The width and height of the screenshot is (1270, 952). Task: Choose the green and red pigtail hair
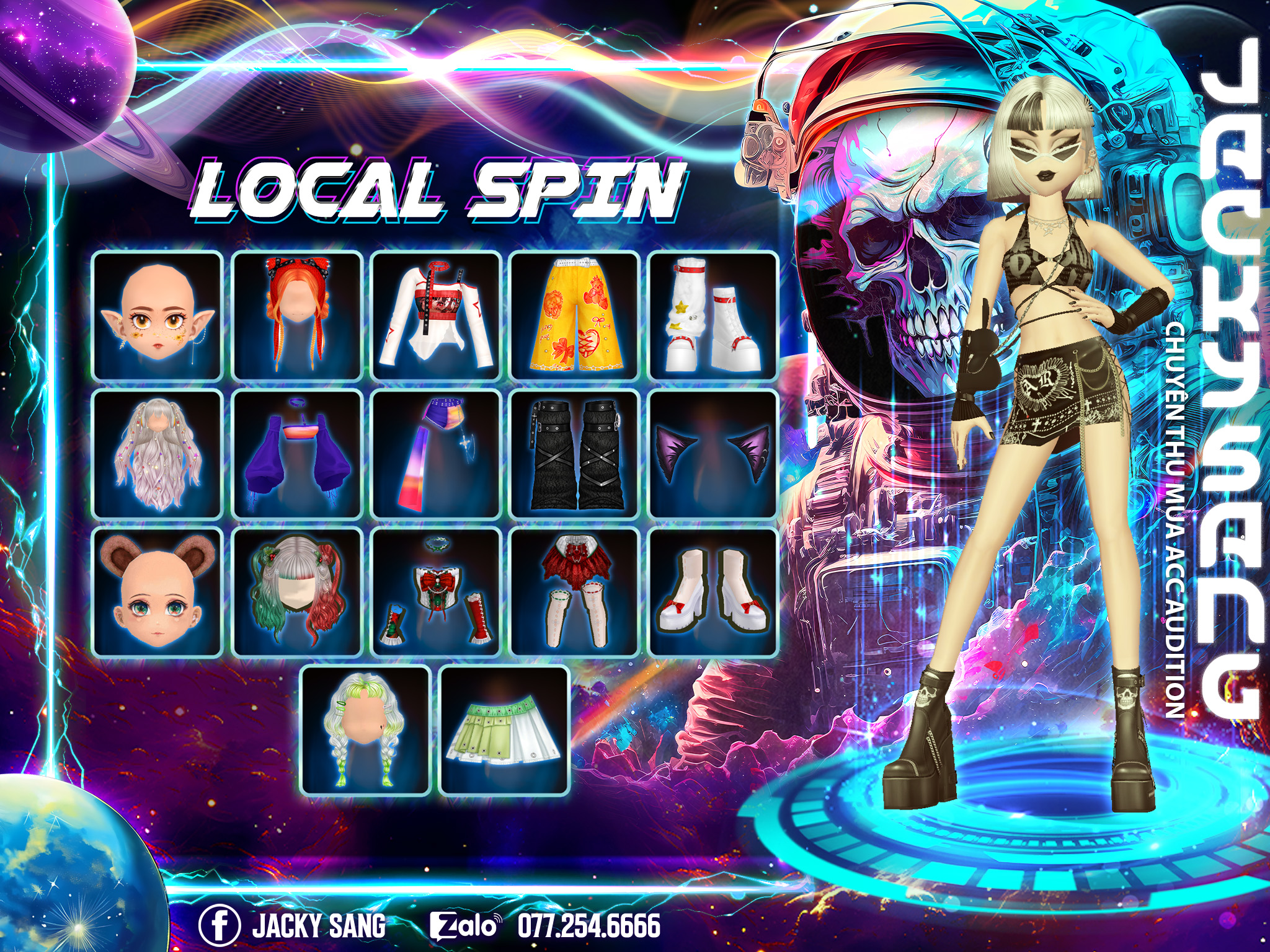(297, 593)
